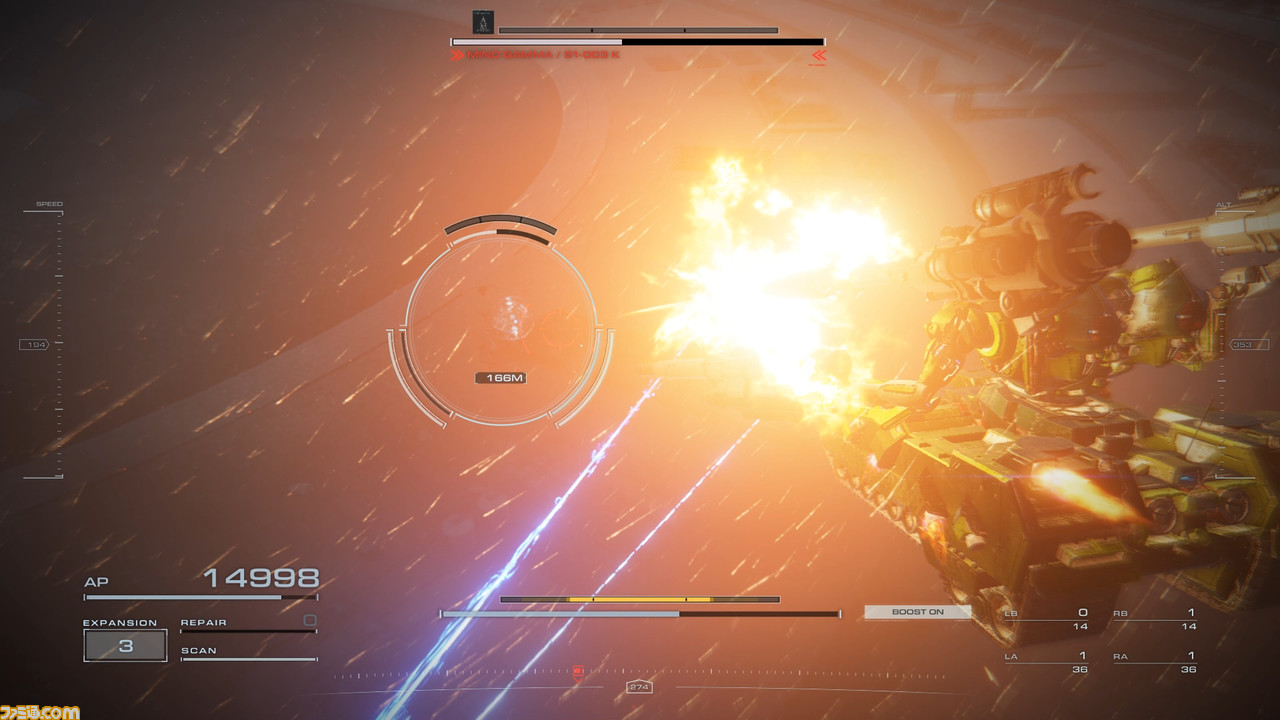Select the RA weapon slot

click(1154, 662)
